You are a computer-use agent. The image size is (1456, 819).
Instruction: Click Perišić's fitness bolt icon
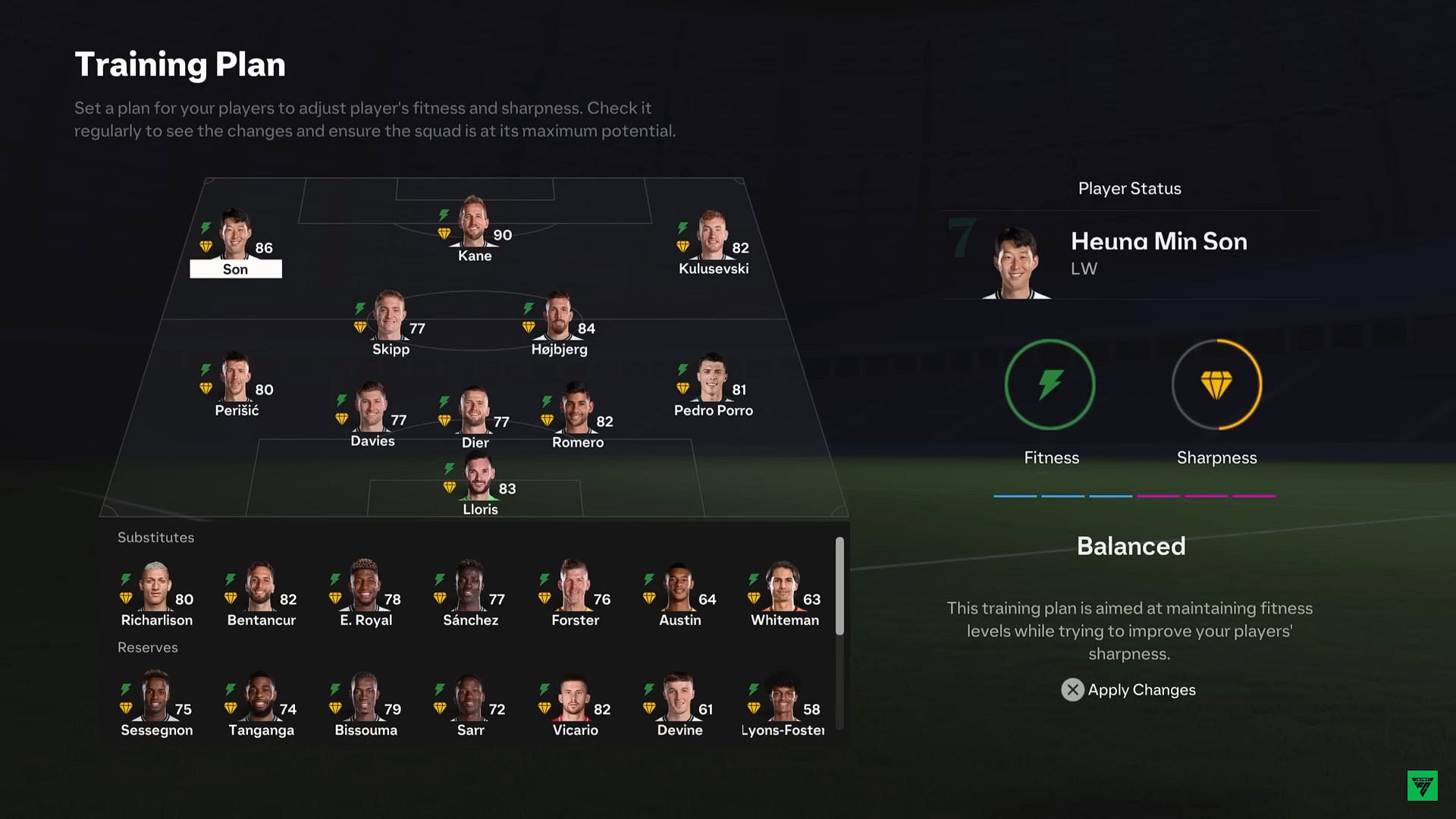coord(205,371)
